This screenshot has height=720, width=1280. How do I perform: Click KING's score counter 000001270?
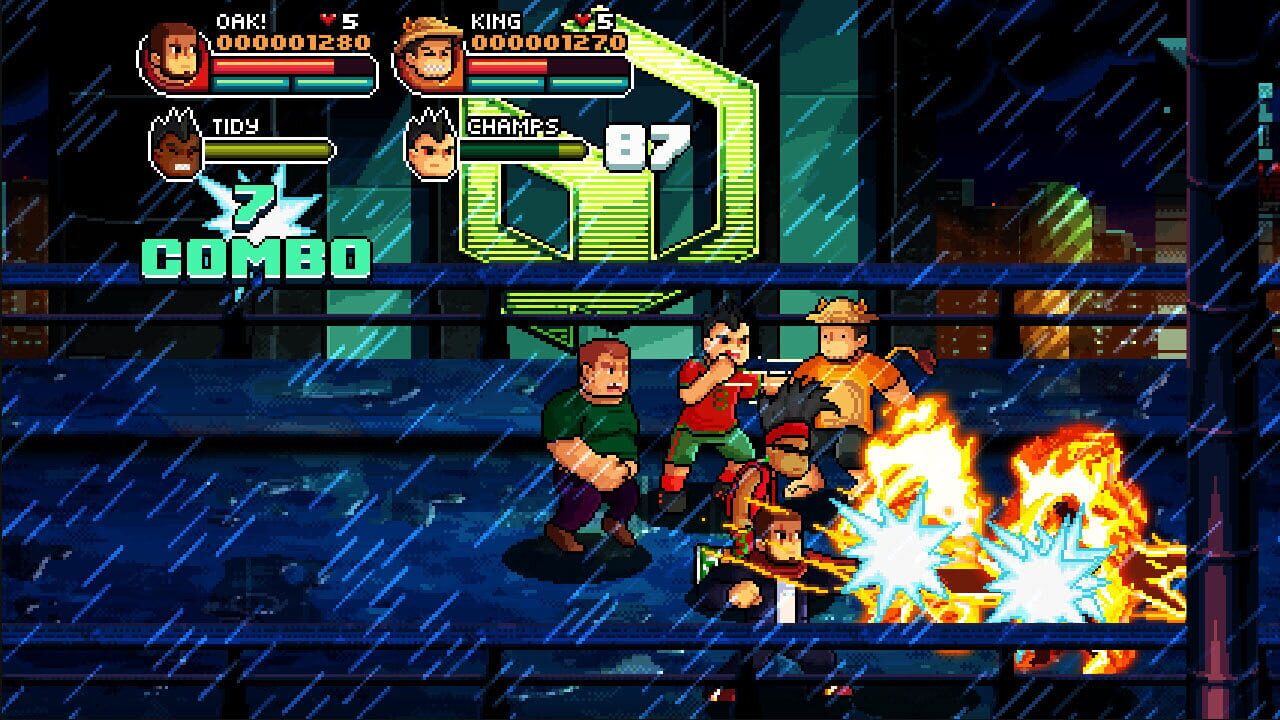pos(548,40)
